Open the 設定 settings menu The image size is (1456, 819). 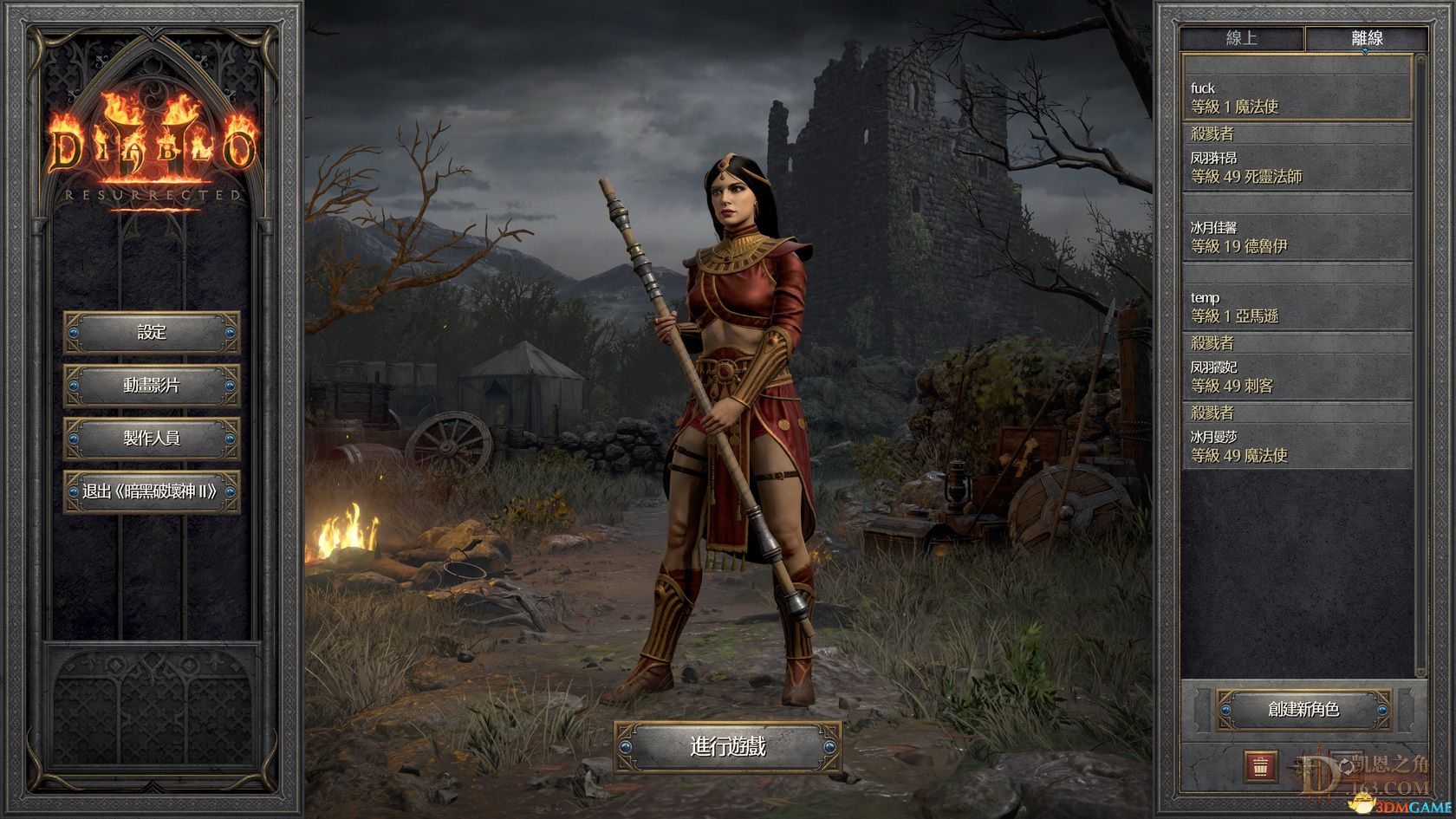tap(152, 333)
